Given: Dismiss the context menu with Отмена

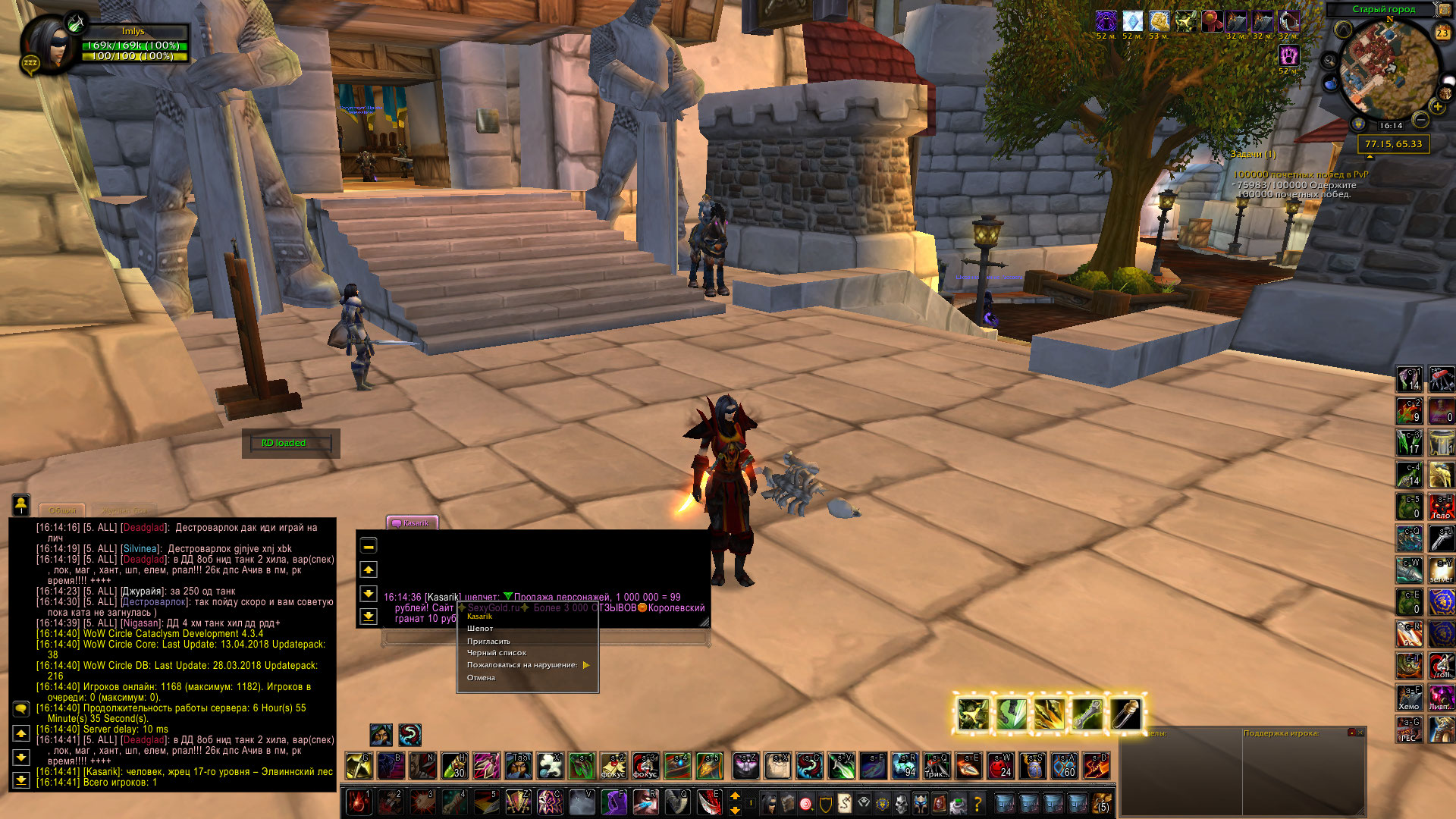Looking at the screenshot, I should tap(481, 678).
